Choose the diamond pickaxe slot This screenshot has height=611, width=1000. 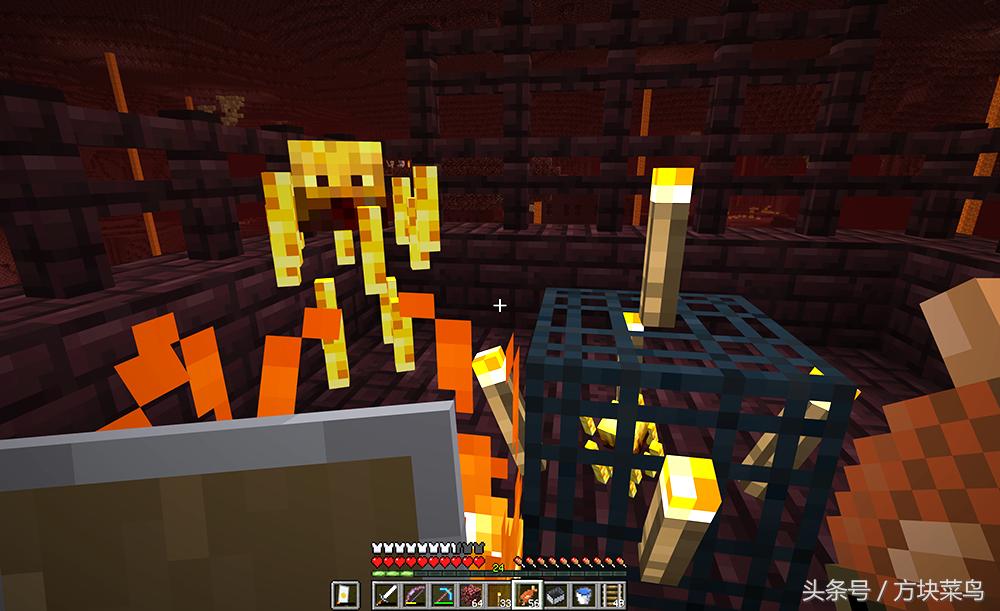click(x=442, y=595)
